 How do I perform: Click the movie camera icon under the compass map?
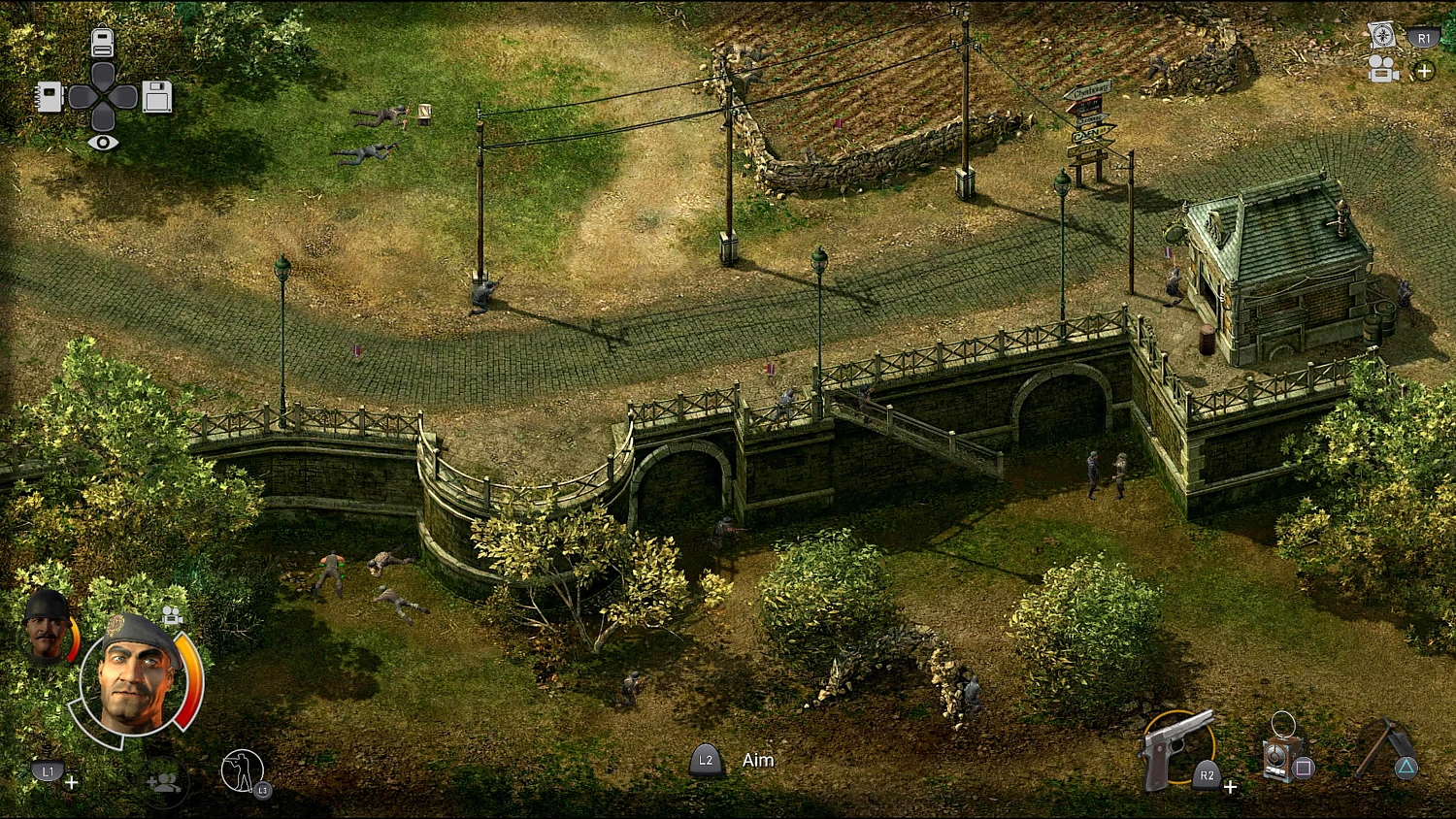pos(1382,68)
